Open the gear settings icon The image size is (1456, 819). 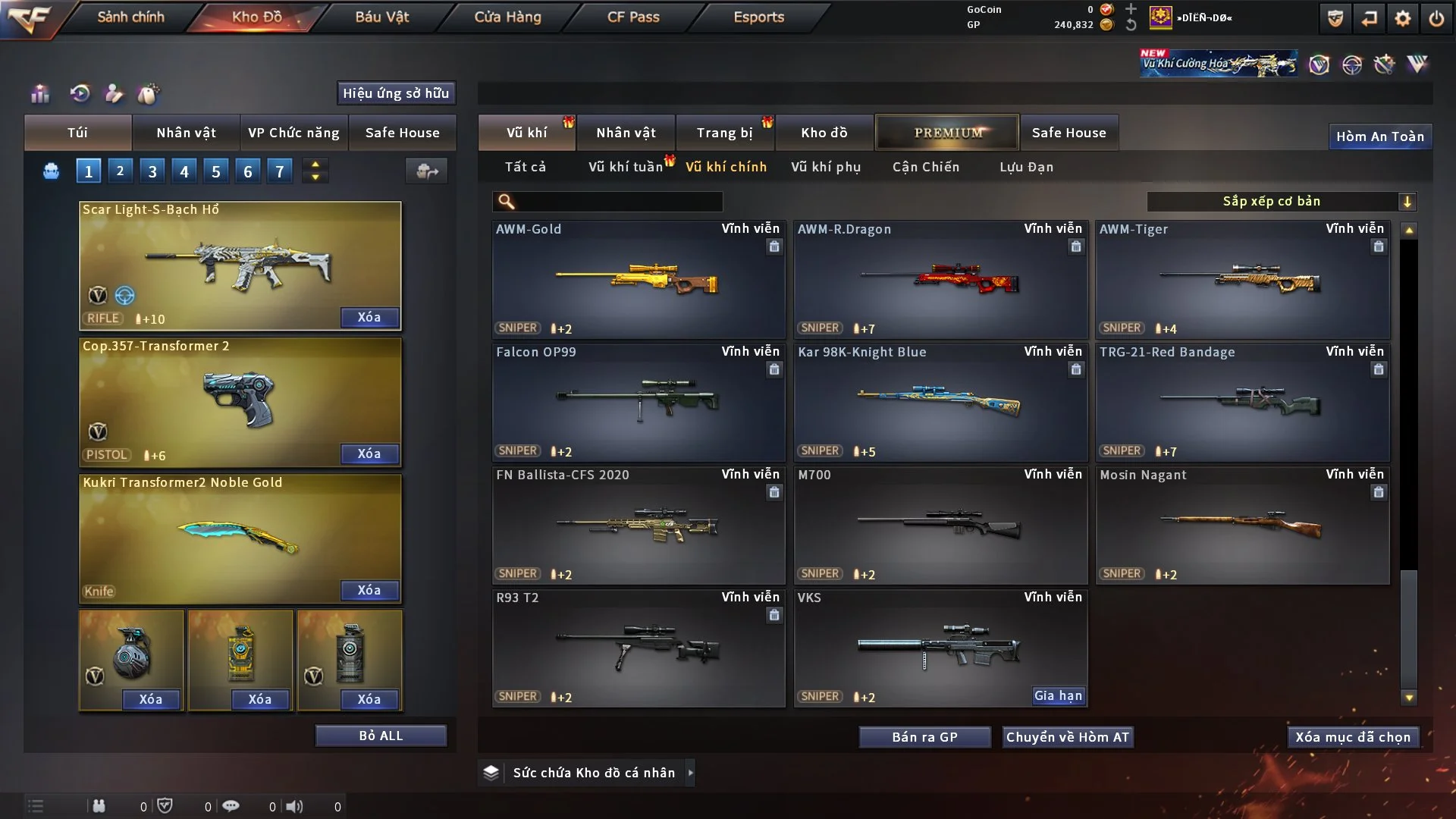(x=1403, y=18)
